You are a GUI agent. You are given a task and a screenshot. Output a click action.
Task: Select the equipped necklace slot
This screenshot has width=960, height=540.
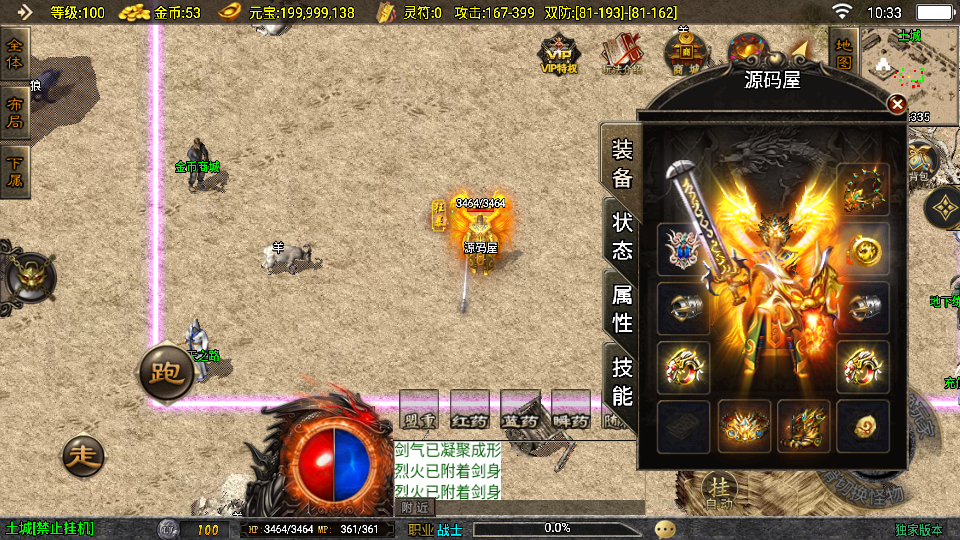[863, 188]
